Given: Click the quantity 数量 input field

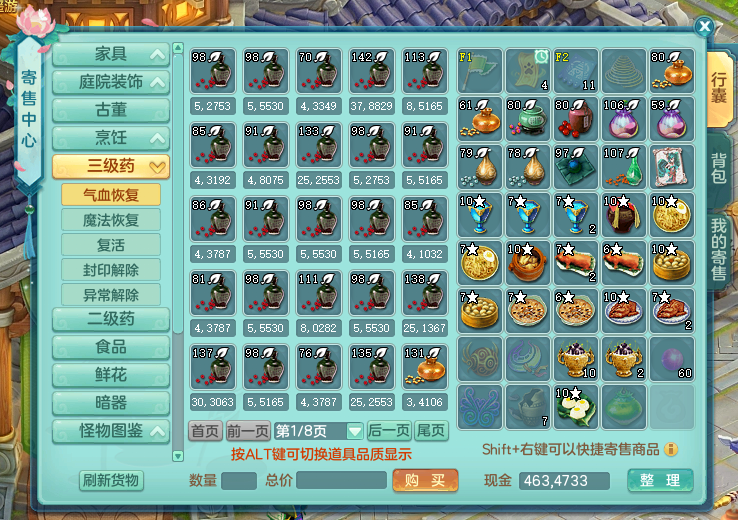Looking at the screenshot, I should pyautogui.click(x=239, y=481).
